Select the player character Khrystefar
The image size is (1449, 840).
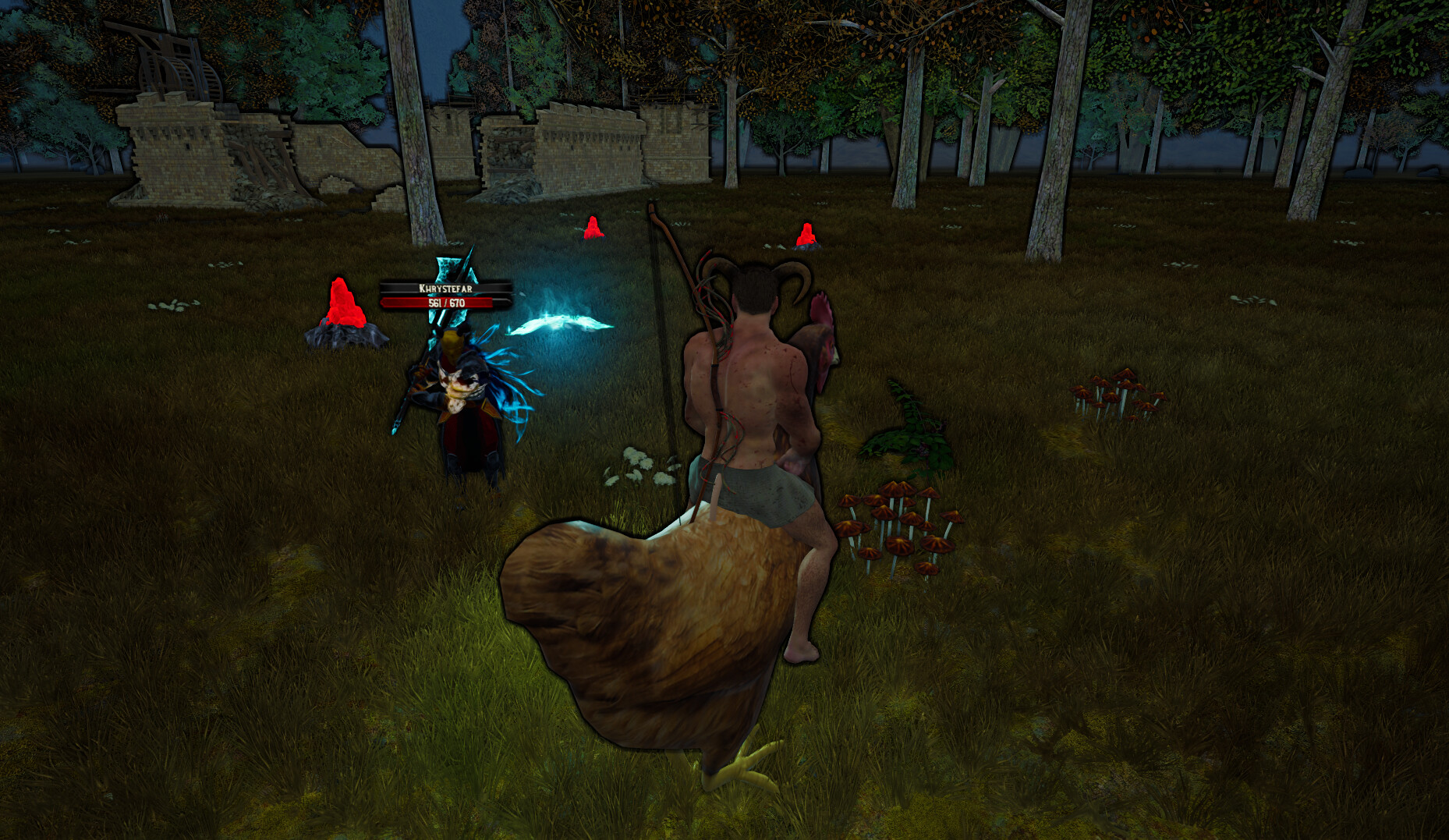pyautogui.click(x=460, y=398)
